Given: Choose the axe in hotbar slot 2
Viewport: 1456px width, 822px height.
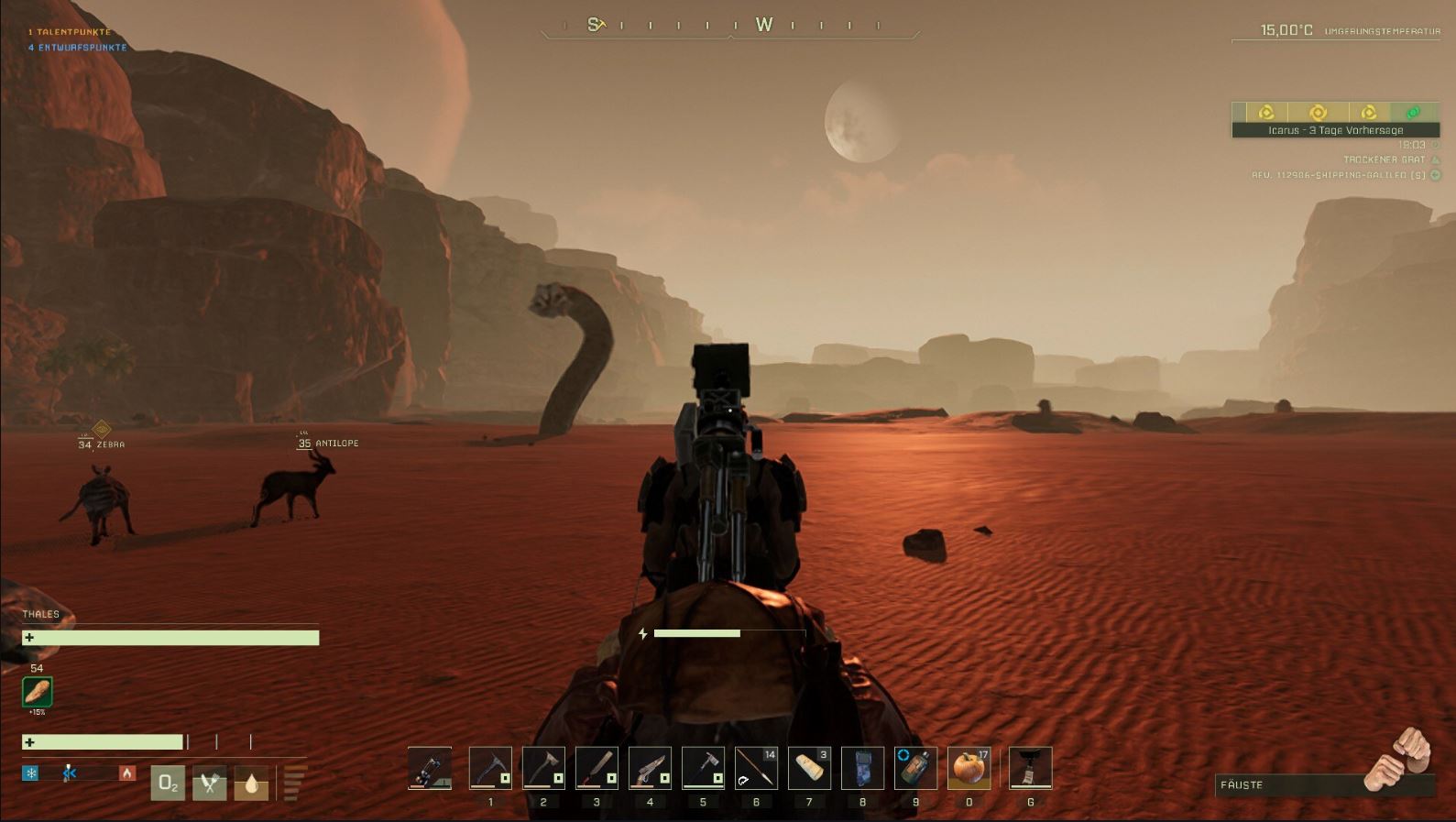Looking at the screenshot, I should pos(543,768).
